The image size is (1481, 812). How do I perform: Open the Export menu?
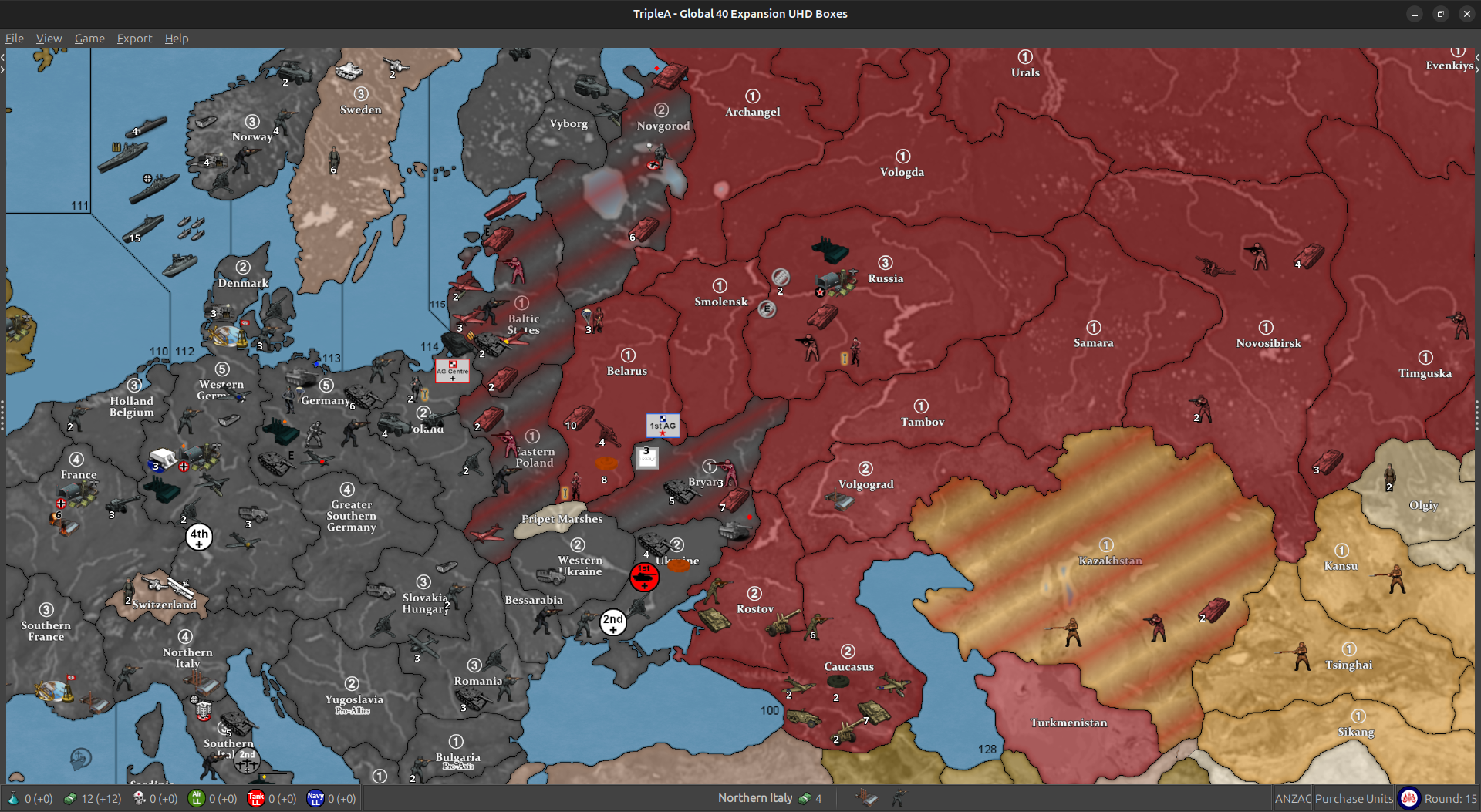click(x=134, y=39)
